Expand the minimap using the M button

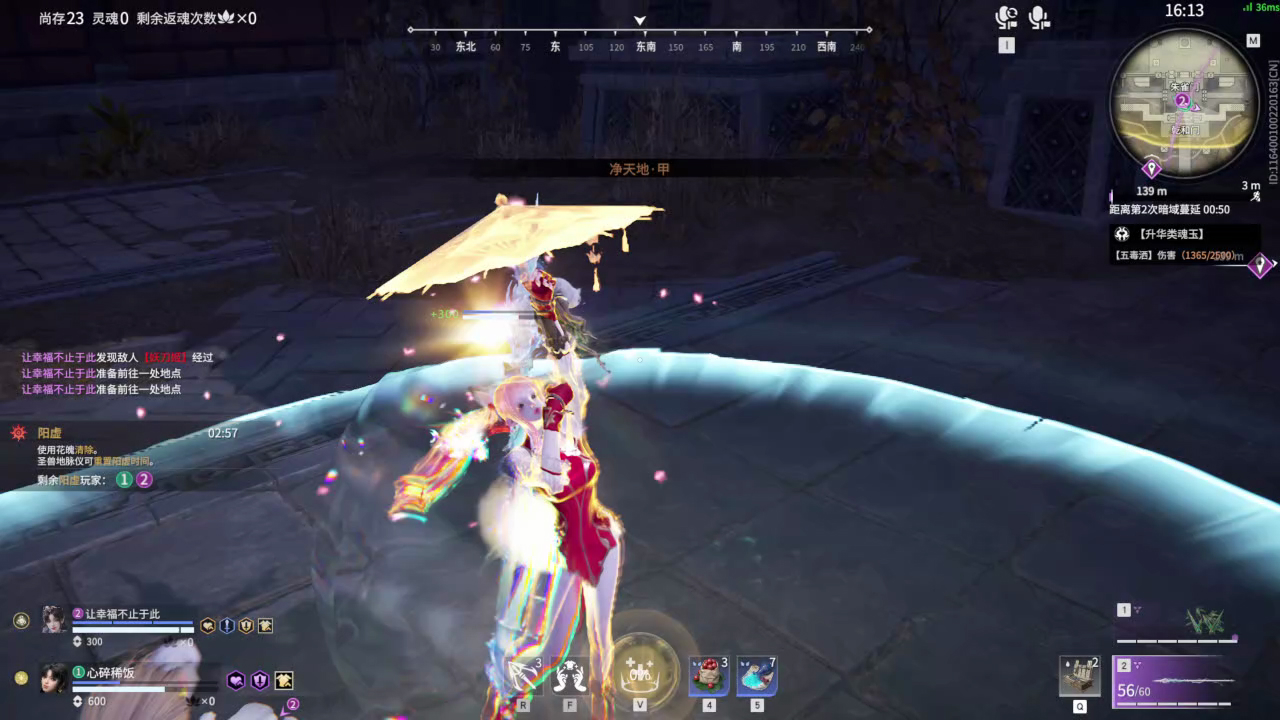1252,40
